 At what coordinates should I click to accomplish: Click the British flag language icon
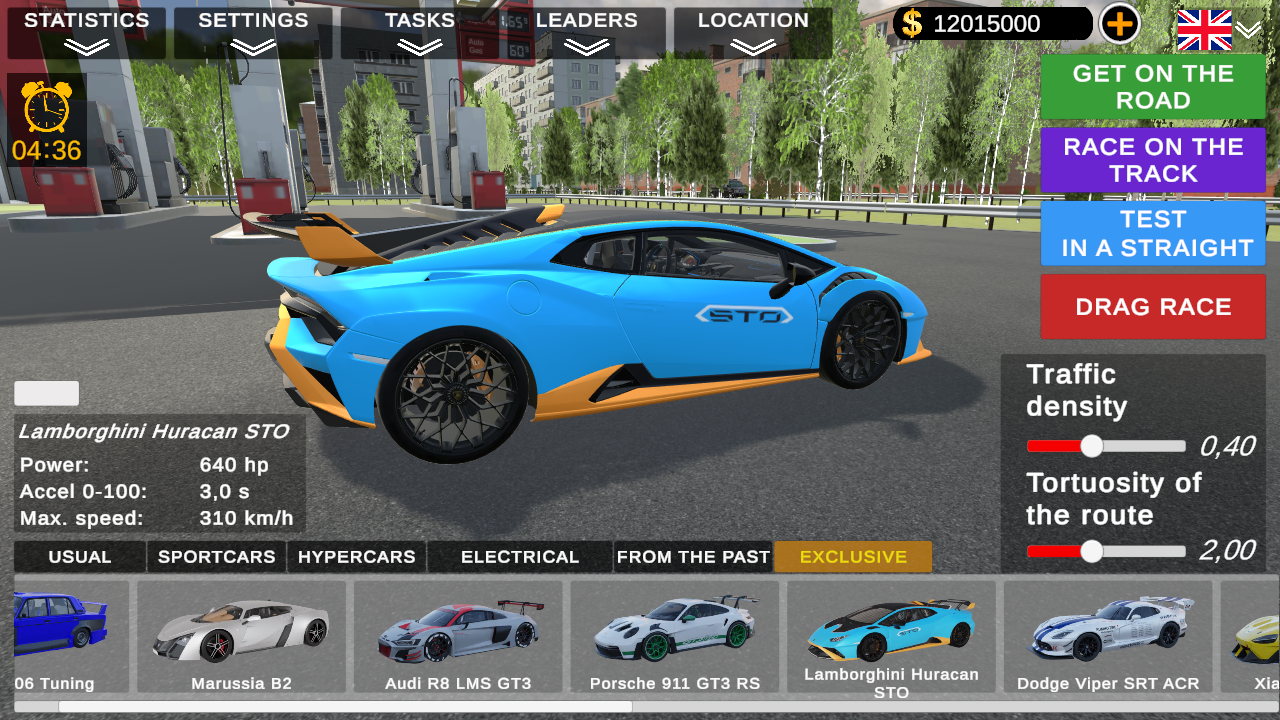pyautogui.click(x=1204, y=30)
